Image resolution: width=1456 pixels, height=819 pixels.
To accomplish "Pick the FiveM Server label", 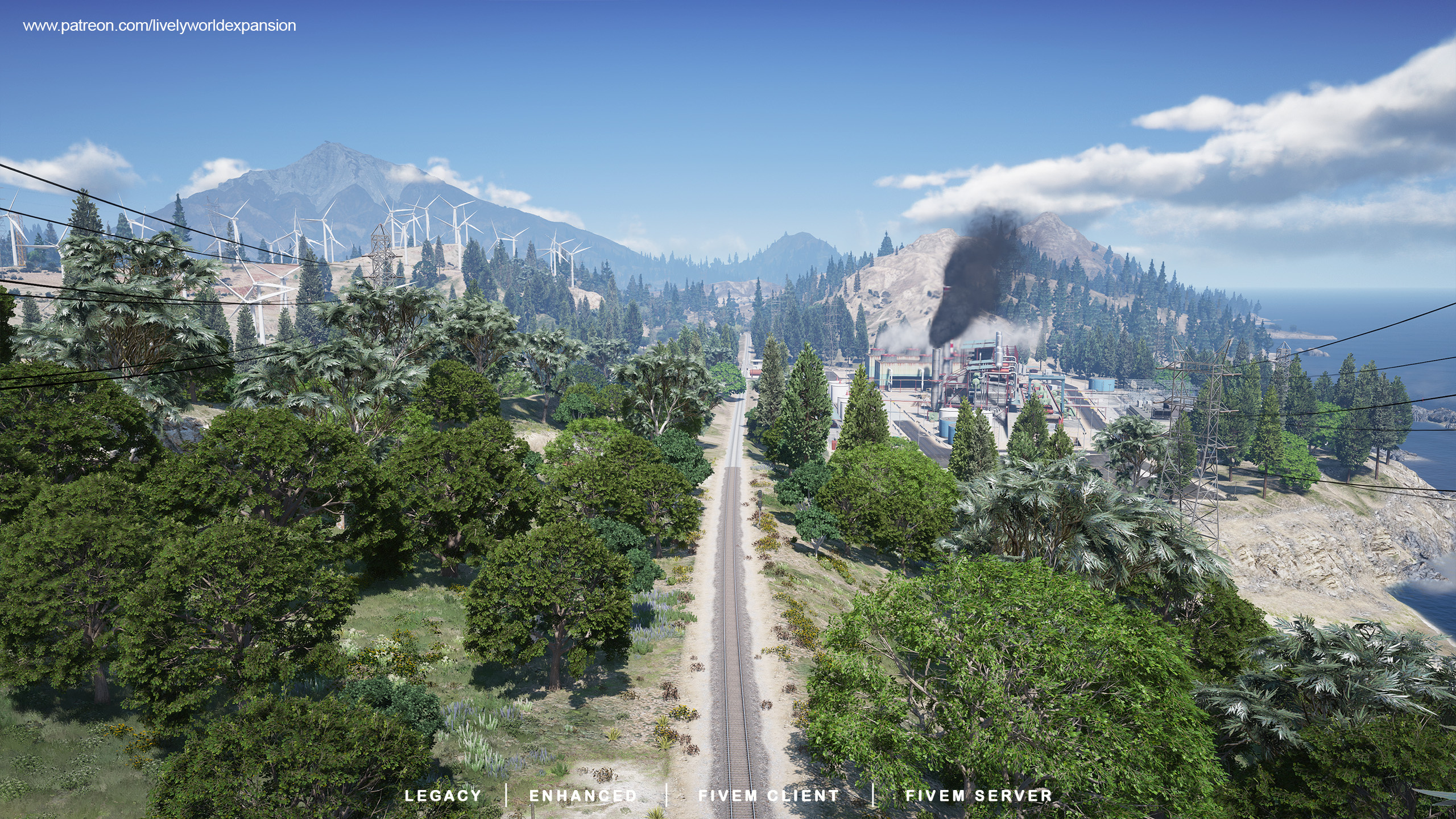I will 978,796.
